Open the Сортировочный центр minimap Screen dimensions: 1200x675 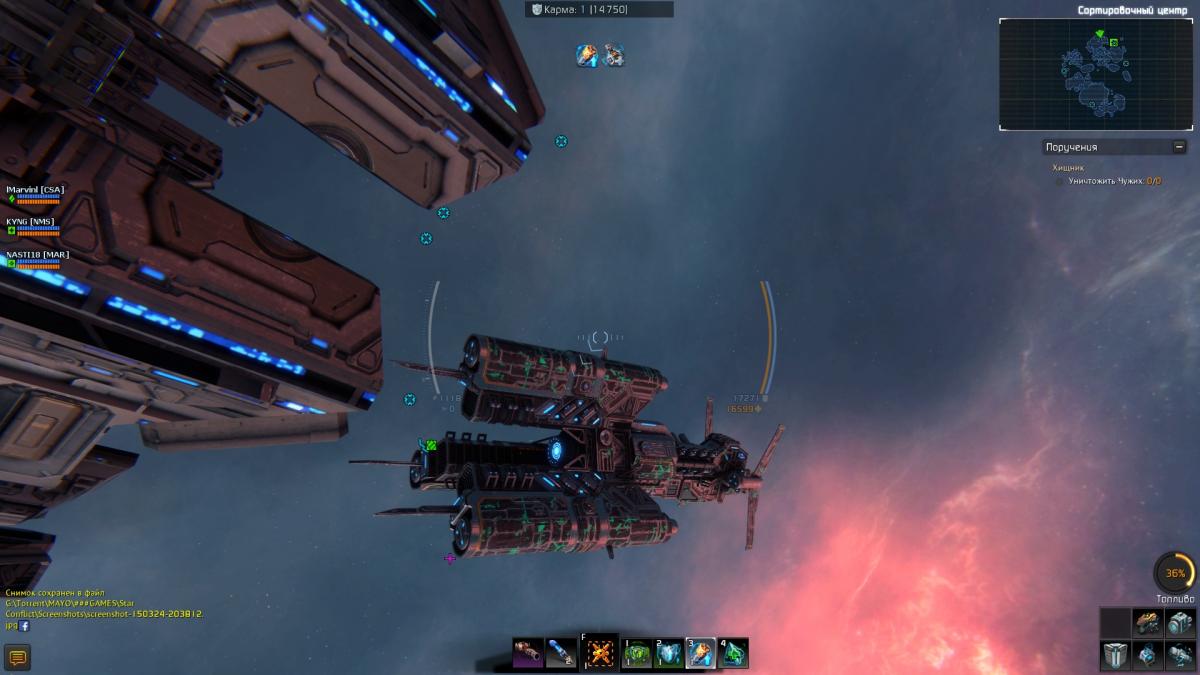1096,75
